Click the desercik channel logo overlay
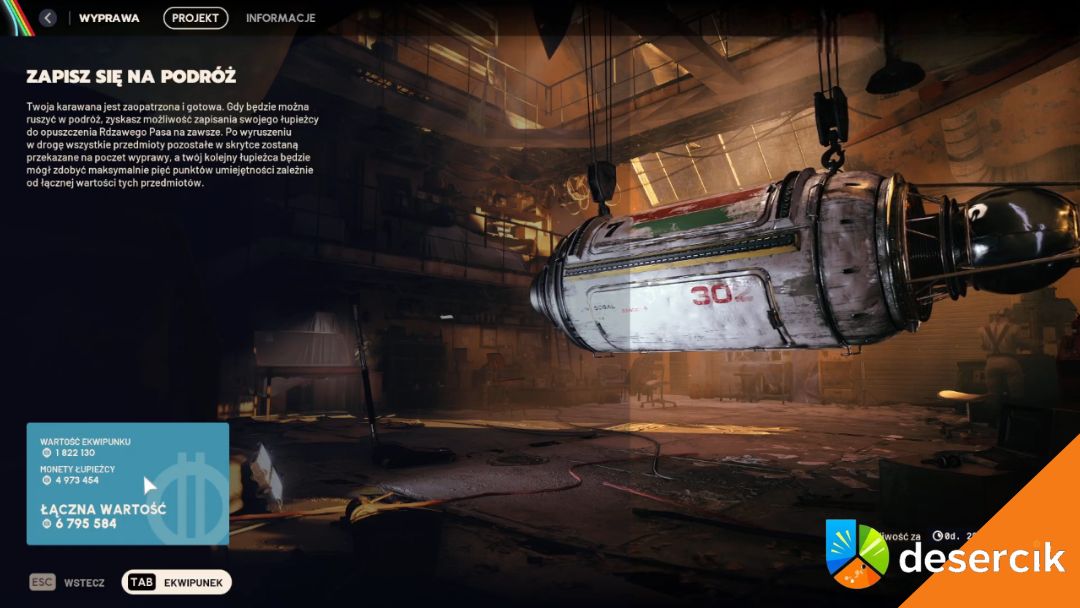The width and height of the screenshot is (1080, 608). [945, 556]
